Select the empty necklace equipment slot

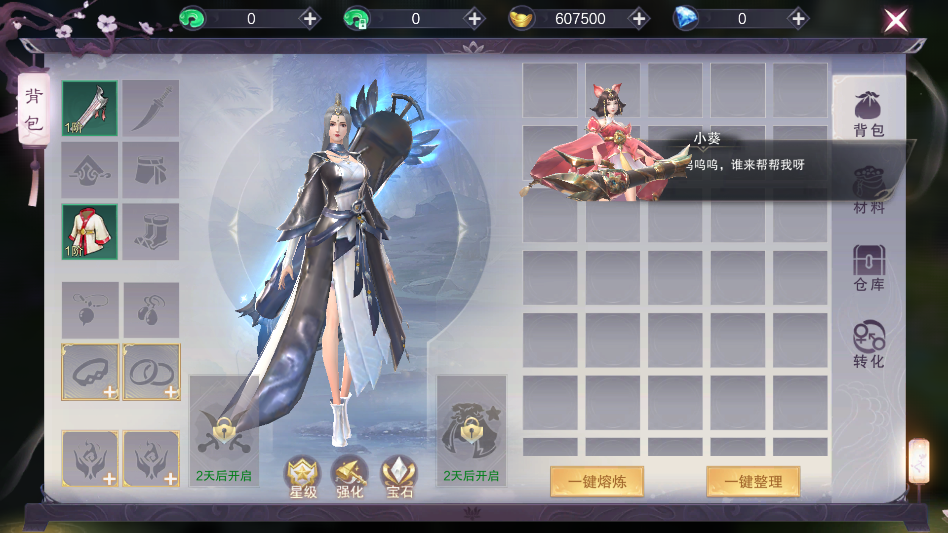click(x=90, y=310)
